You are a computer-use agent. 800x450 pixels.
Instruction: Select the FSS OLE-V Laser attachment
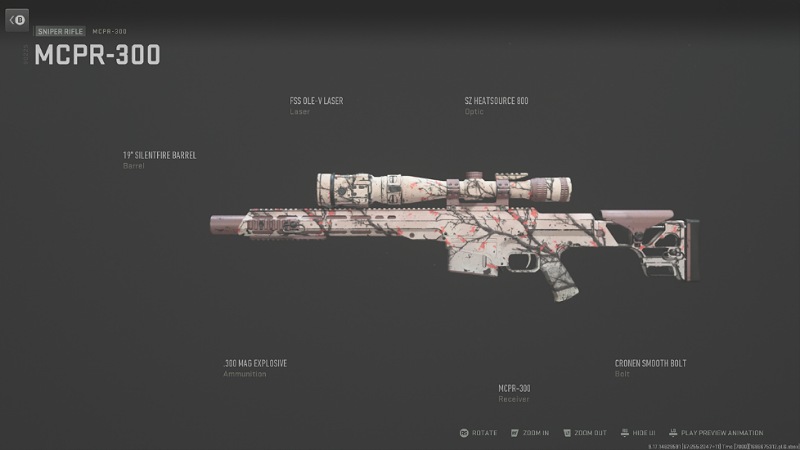point(315,101)
